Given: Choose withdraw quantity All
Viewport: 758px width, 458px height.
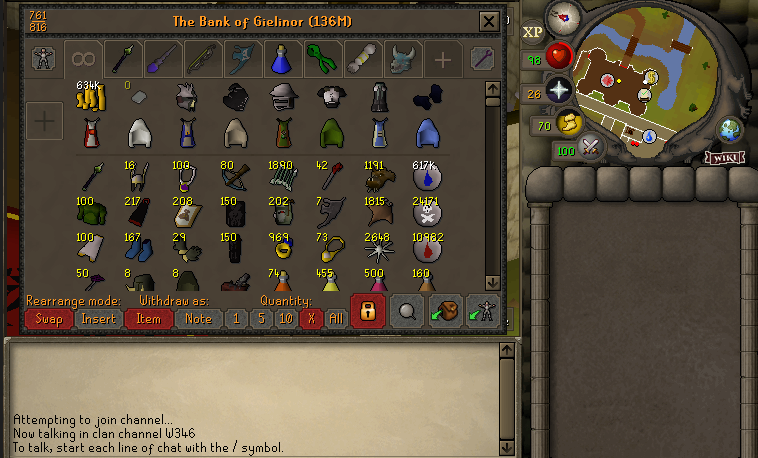Looking at the screenshot, I should (x=335, y=318).
